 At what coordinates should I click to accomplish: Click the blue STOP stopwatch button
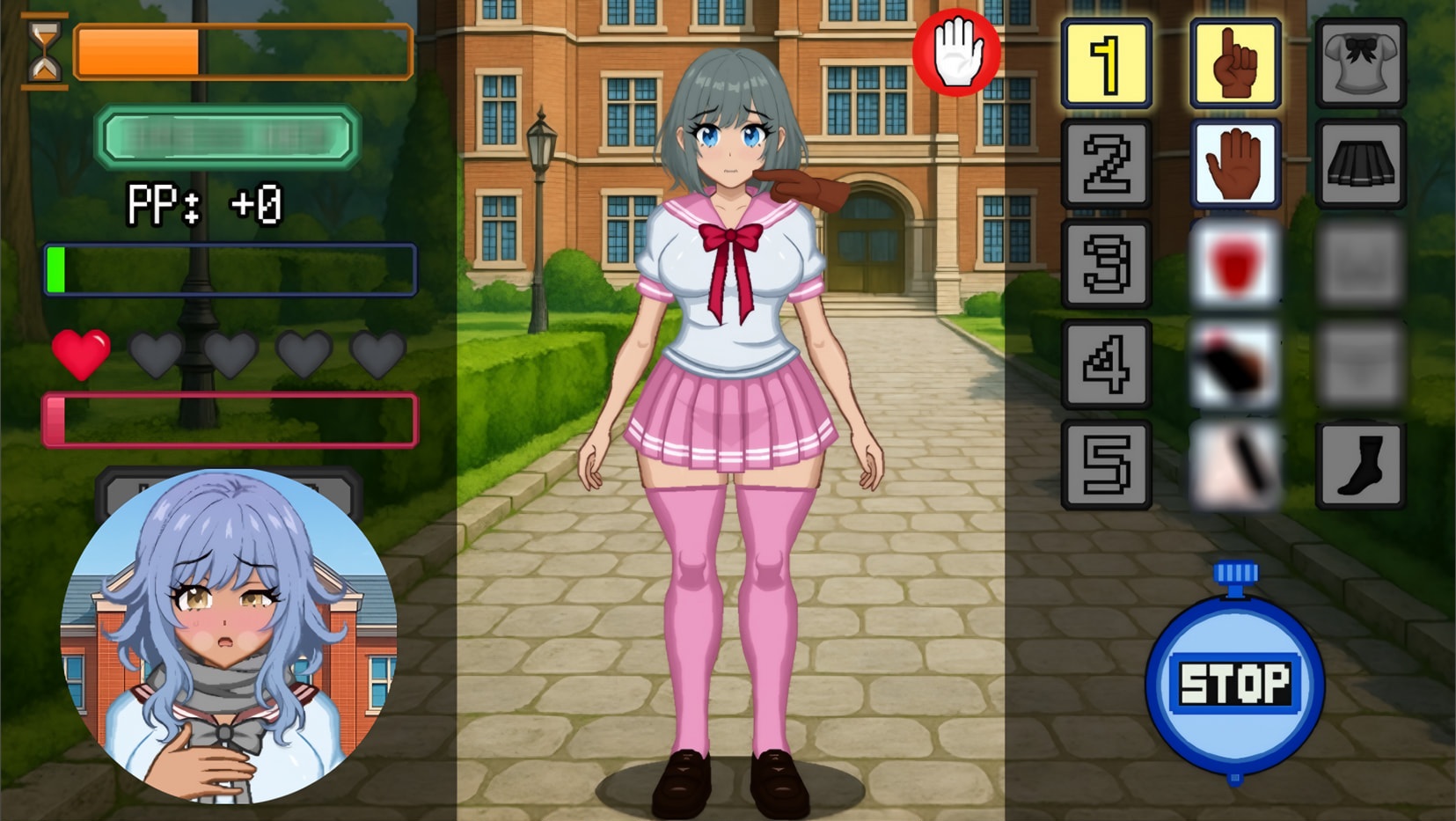pyautogui.click(x=1234, y=683)
